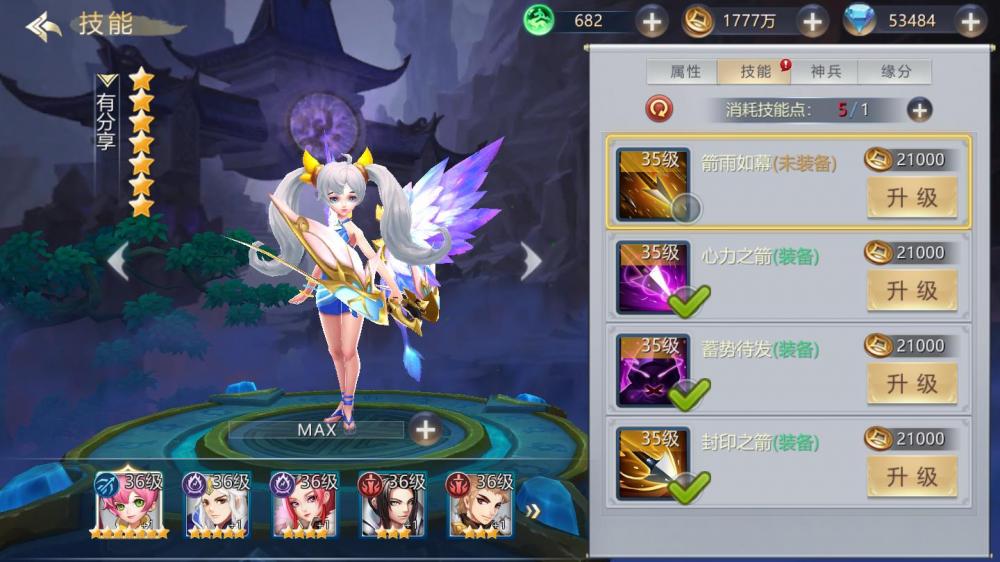Add more skill points with the plus button
This screenshot has width=1000, height=562.
[919, 110]
